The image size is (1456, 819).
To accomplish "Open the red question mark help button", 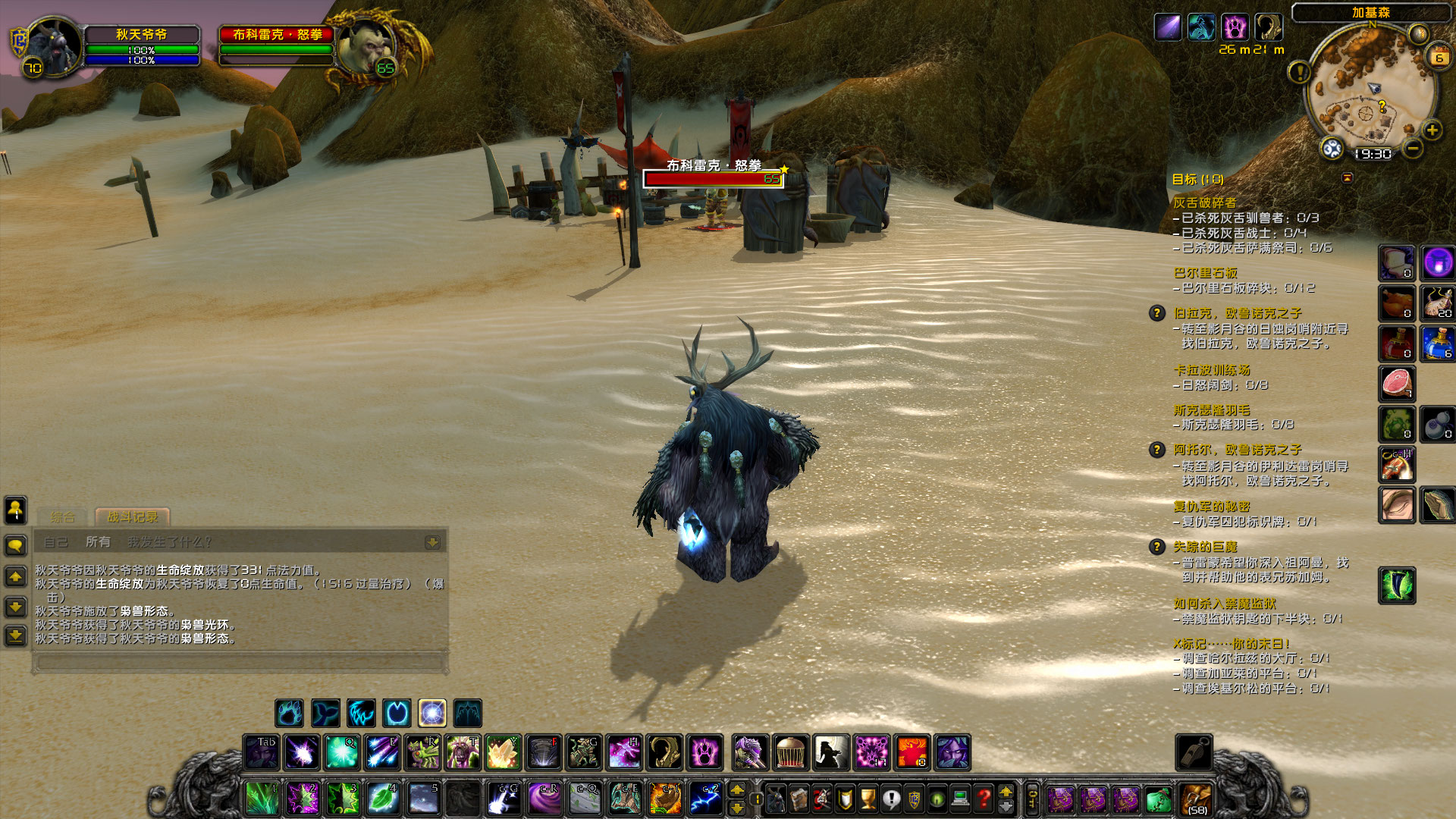I will pyautogui.click(x=984, y=798).
